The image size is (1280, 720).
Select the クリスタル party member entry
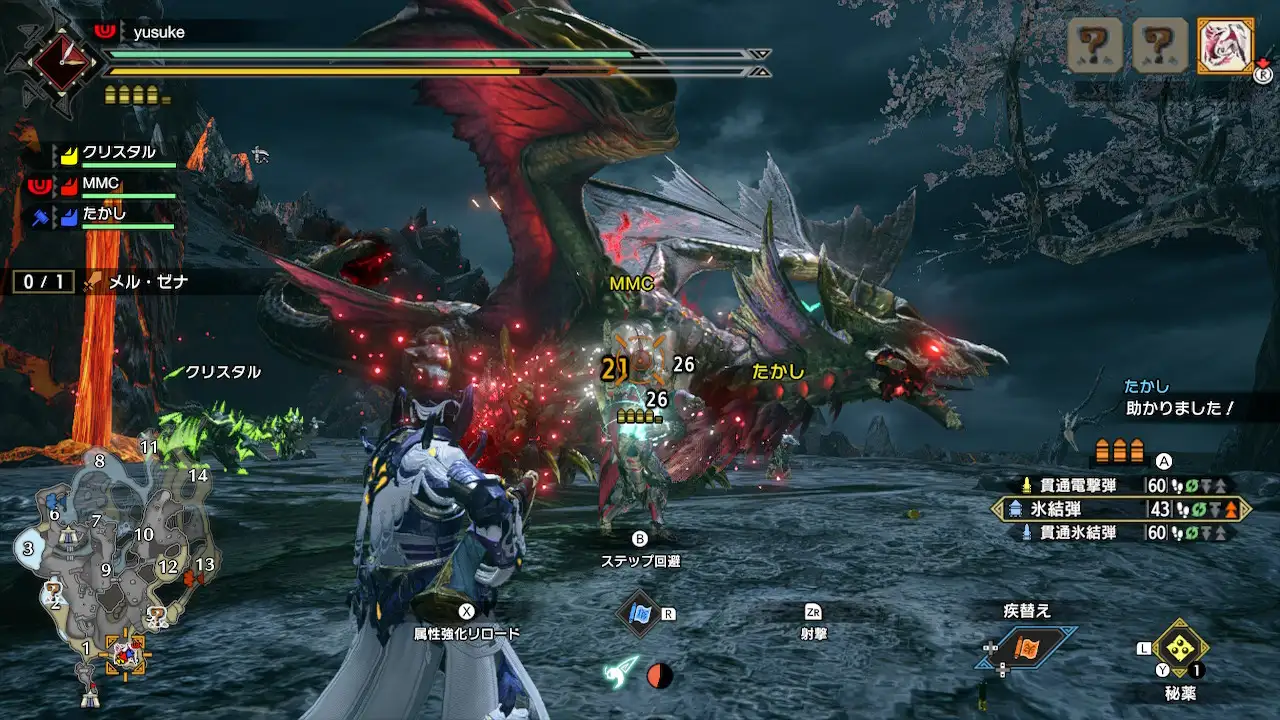118,153
